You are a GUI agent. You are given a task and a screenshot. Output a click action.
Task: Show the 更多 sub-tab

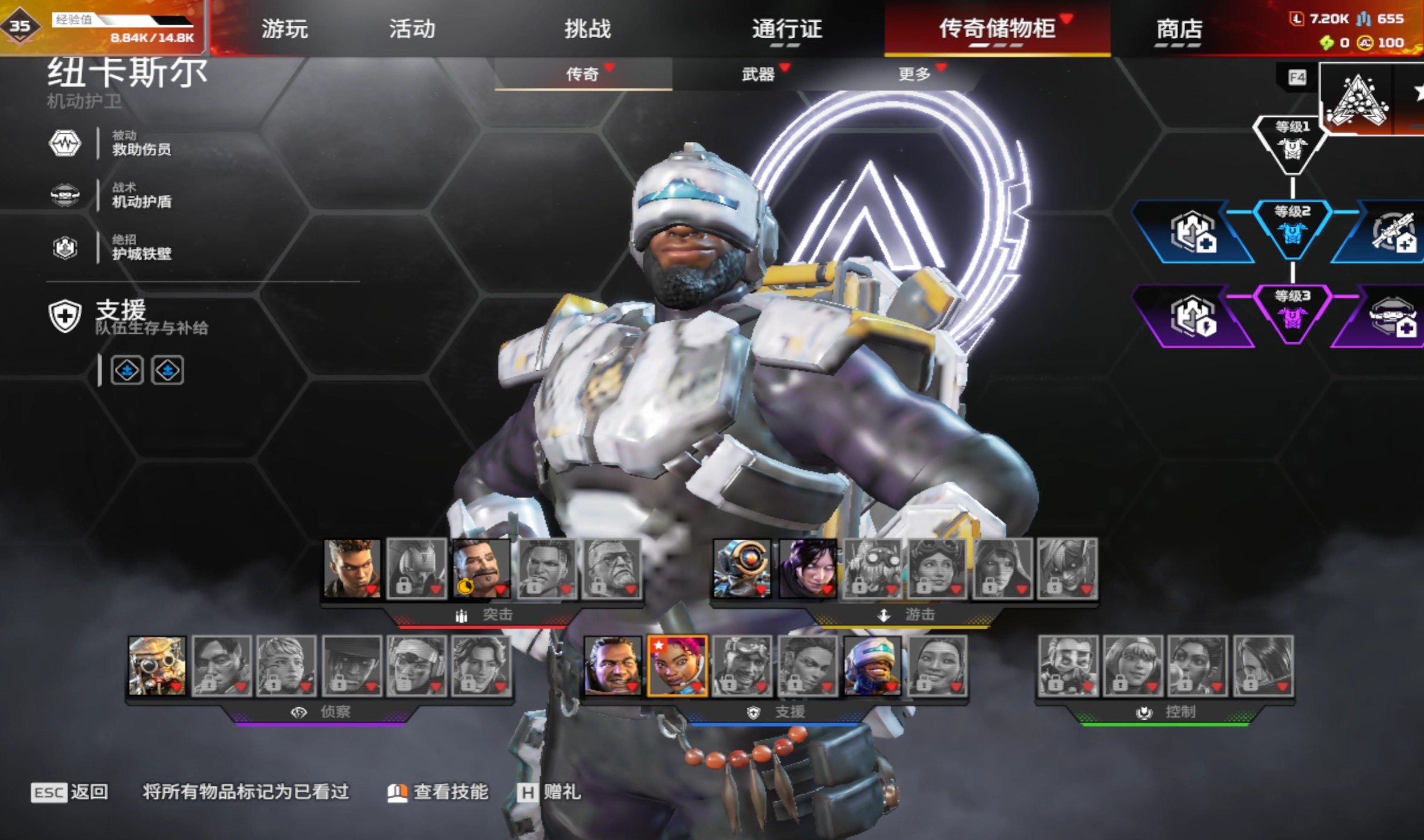coord(915,74)
